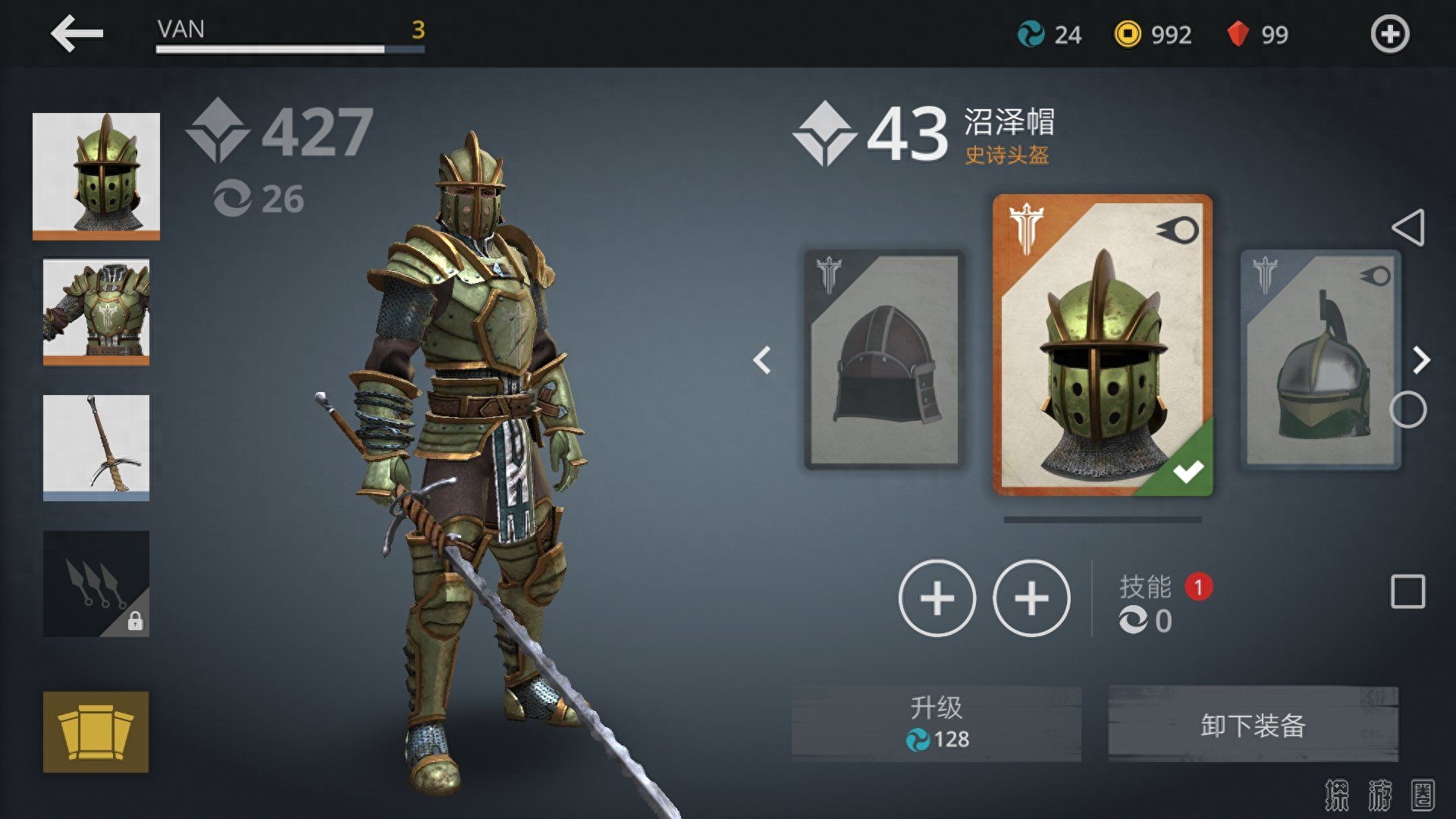Select the locked ranged kunai slot

pyautogui.click(x=96, y=583)
